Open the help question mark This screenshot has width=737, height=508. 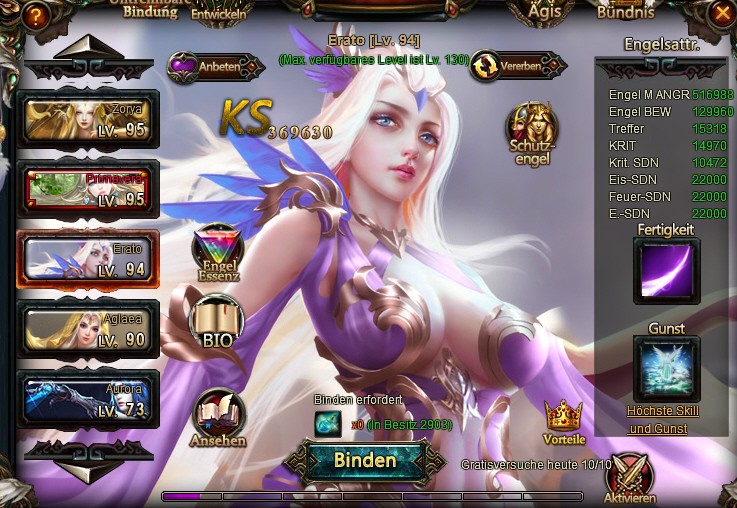click(x=35, y=15)
